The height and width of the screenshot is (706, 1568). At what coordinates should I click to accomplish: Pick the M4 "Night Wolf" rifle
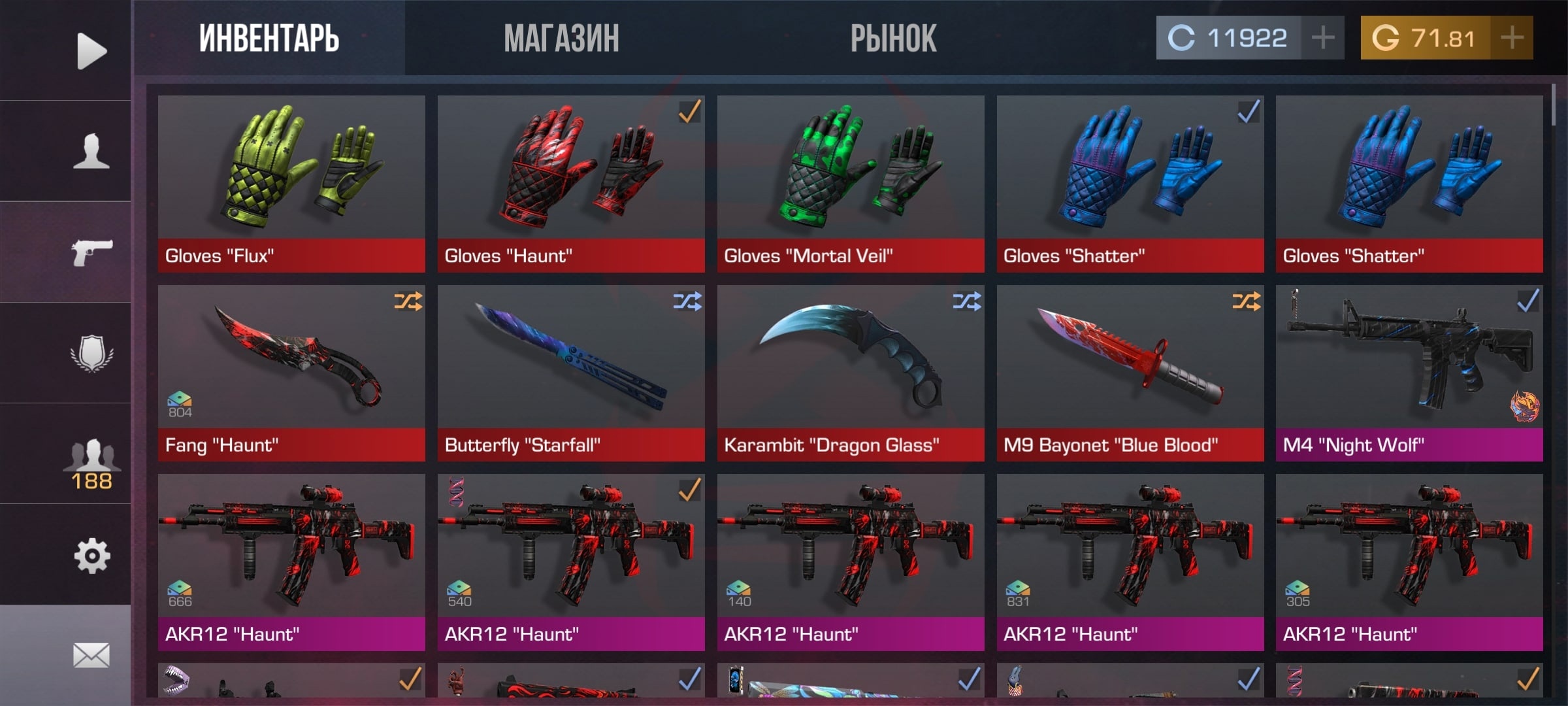tap(1409, 373)
